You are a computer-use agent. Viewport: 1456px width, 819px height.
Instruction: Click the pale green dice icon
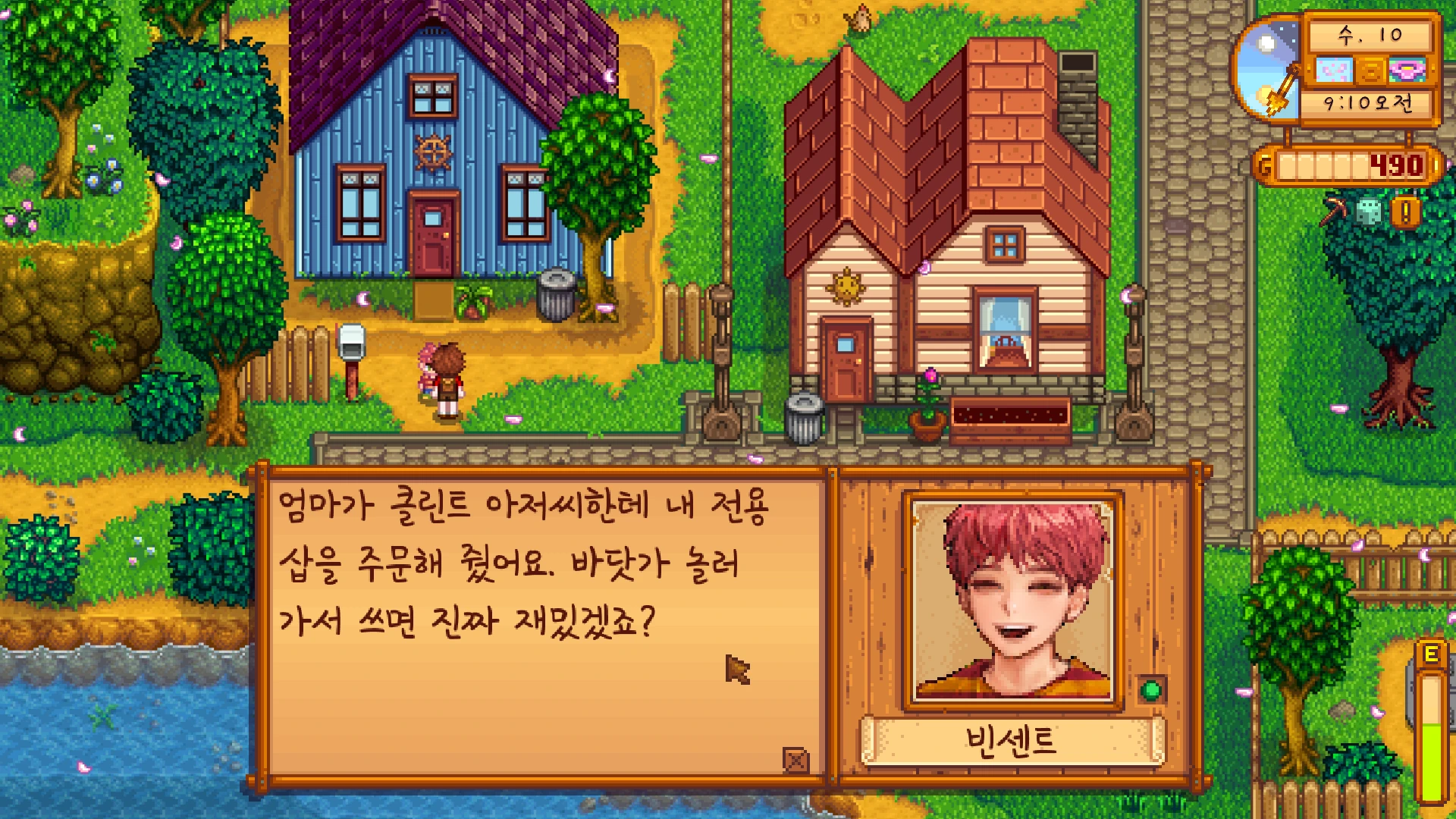1369,212
